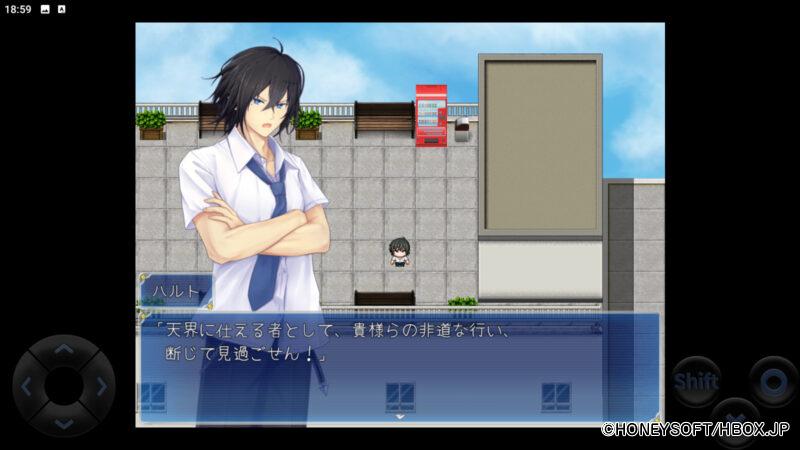Tap the circle confirm button

click(x=773, y=381)
